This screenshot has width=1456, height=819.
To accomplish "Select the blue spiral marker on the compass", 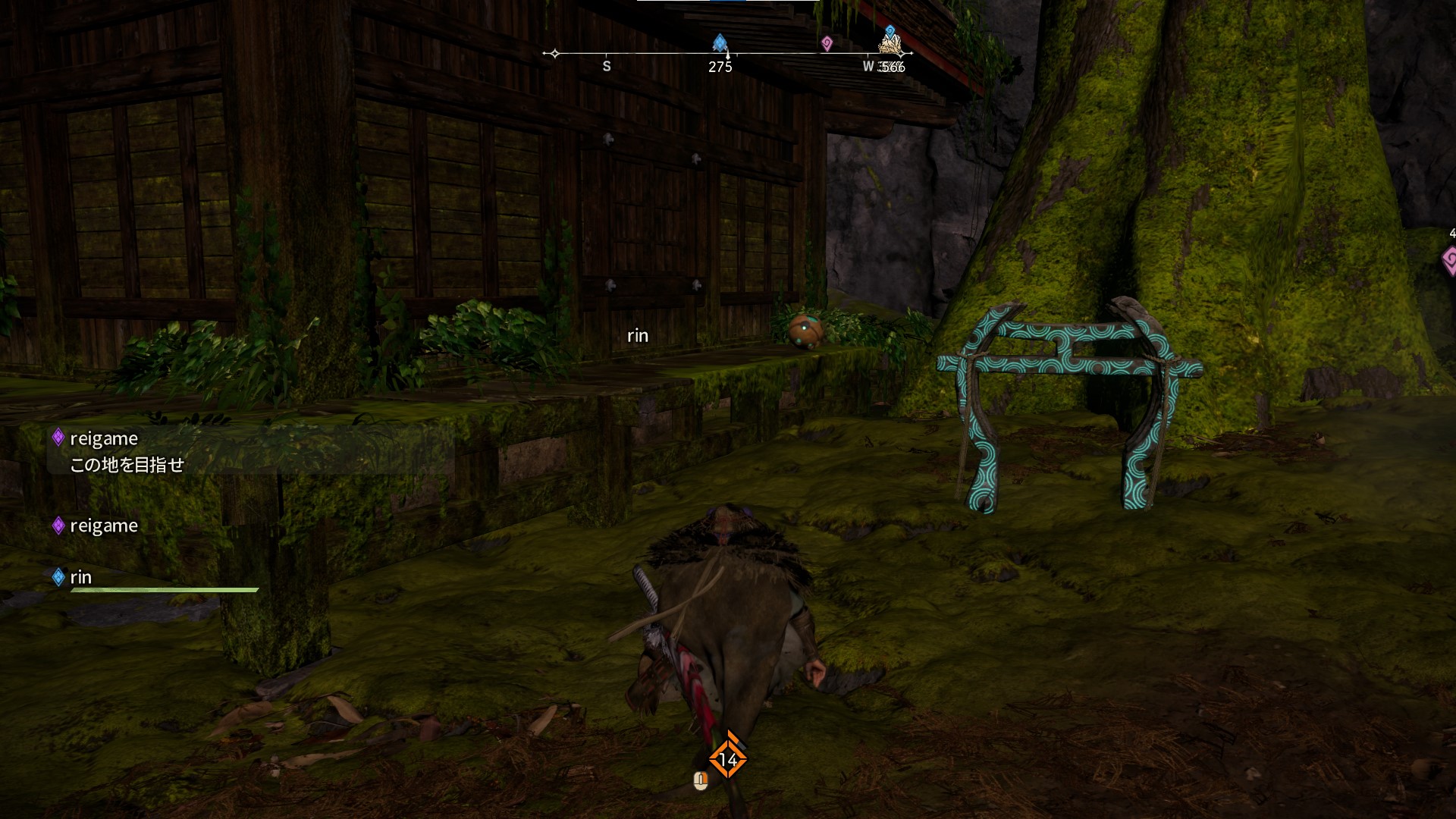I will pos(890,32).
